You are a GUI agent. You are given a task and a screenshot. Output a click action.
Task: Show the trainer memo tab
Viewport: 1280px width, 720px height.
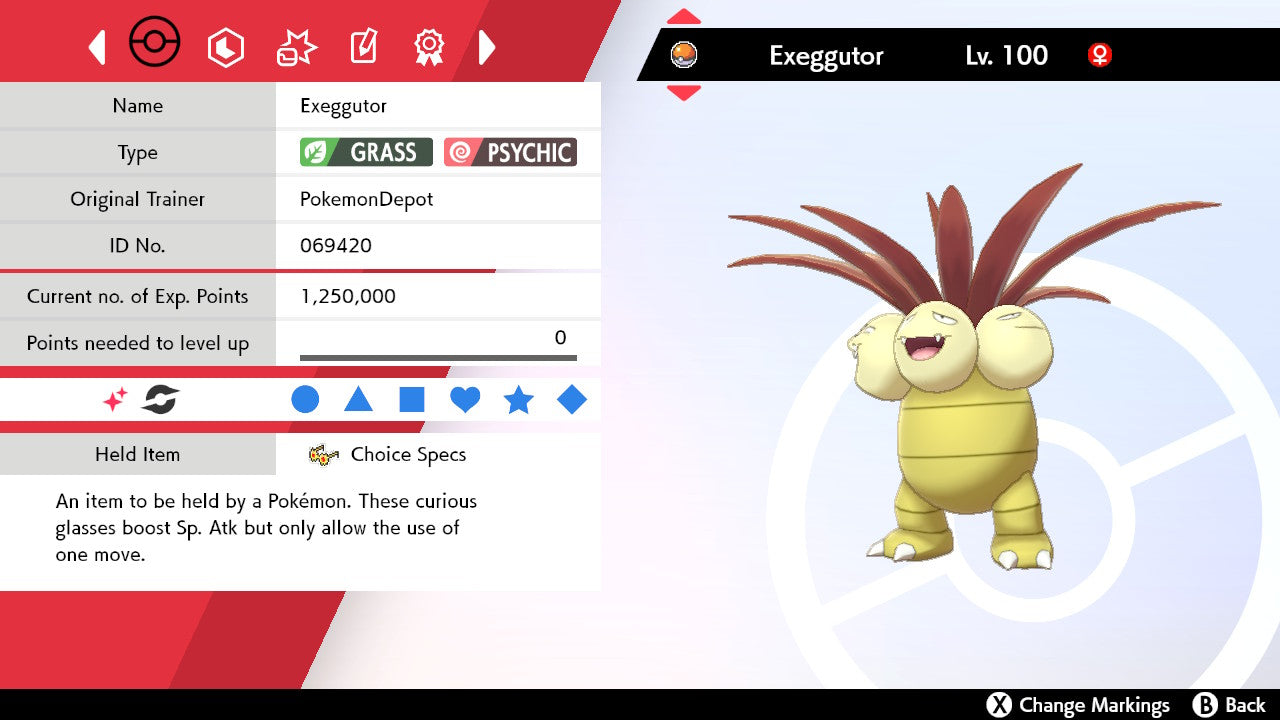point(362,47)
